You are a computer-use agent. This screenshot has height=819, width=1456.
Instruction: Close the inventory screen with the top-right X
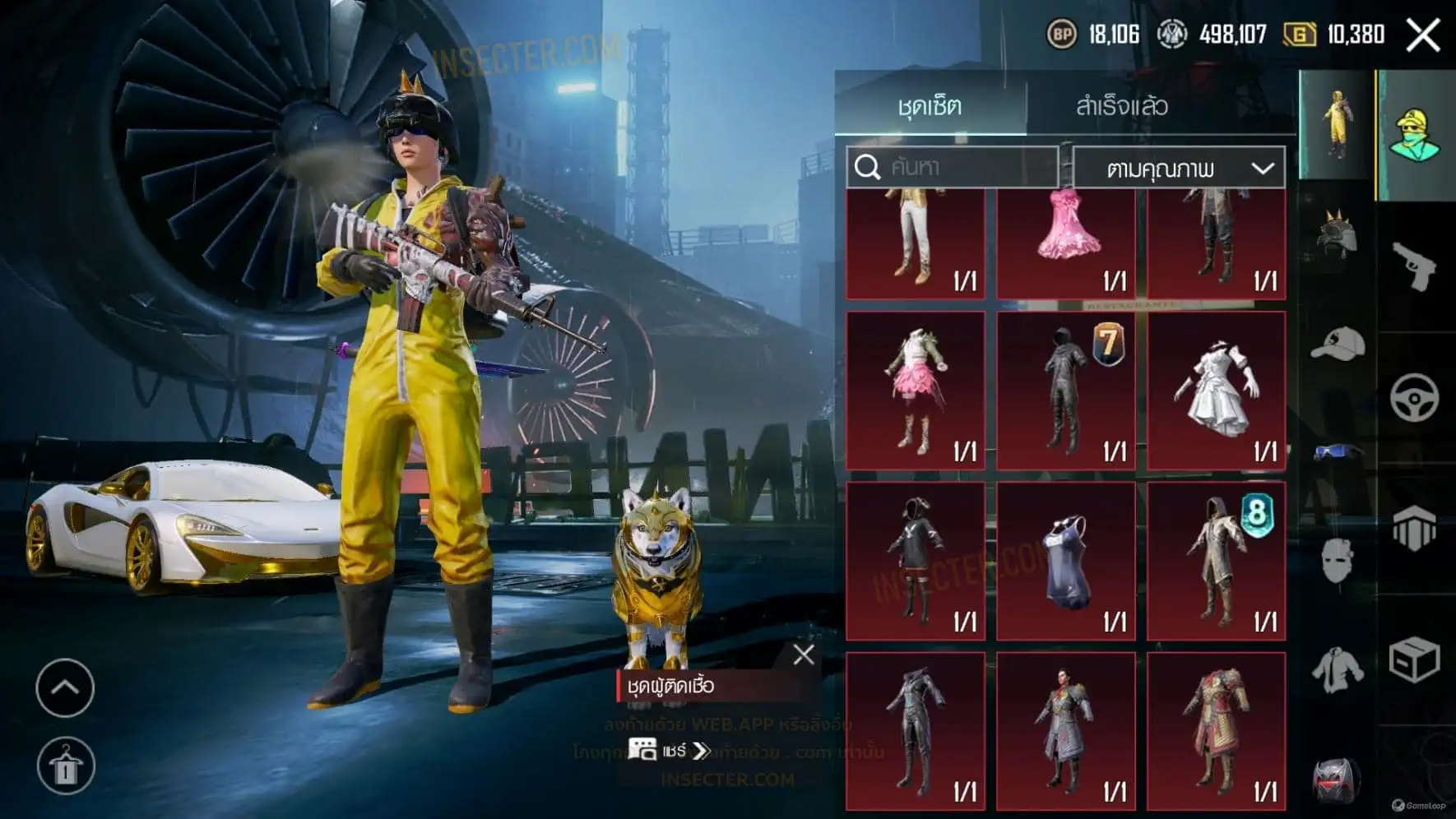tap(1422, 35)
